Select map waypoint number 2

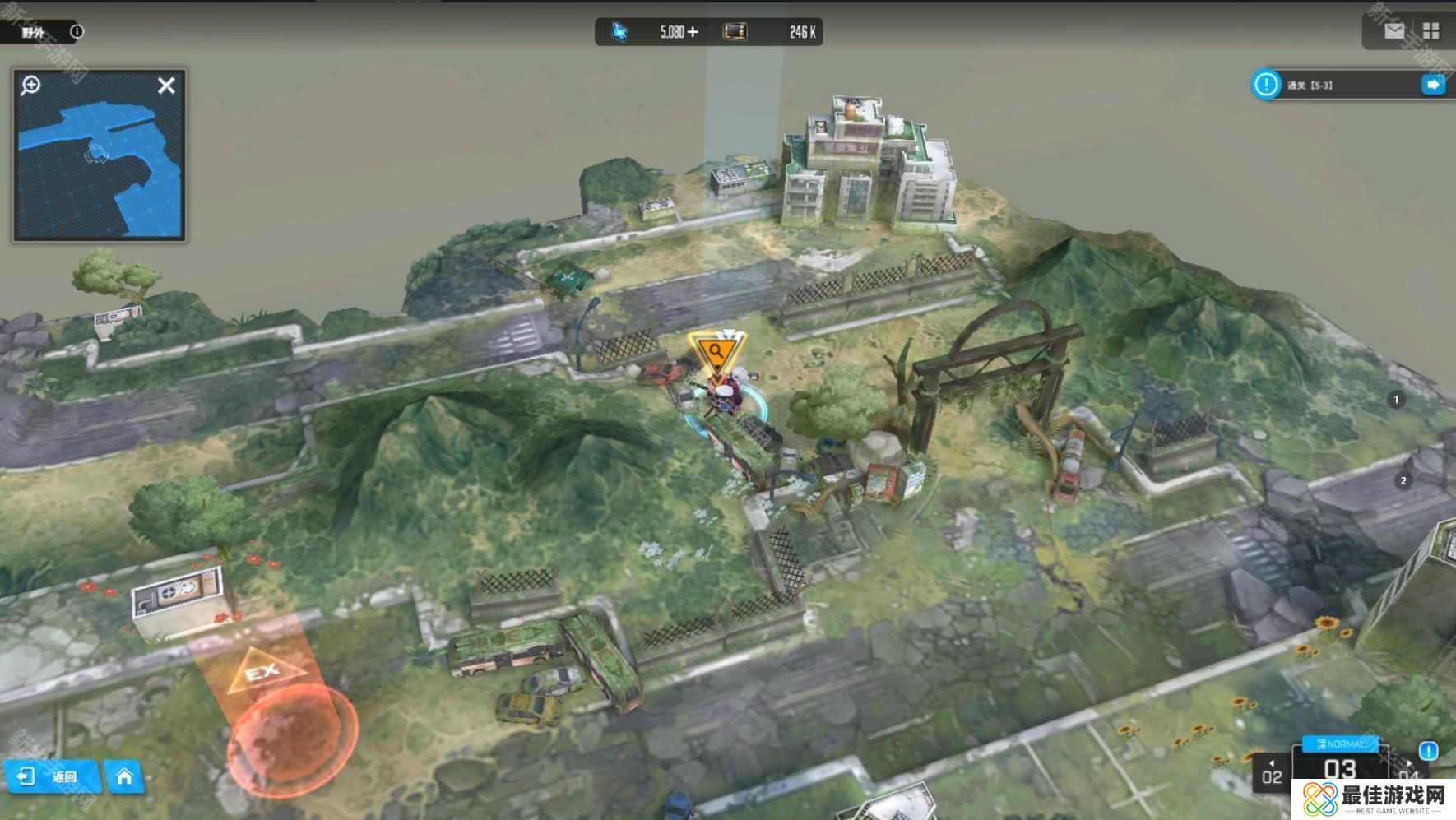pyautogui.click(x=1403, y=481)
